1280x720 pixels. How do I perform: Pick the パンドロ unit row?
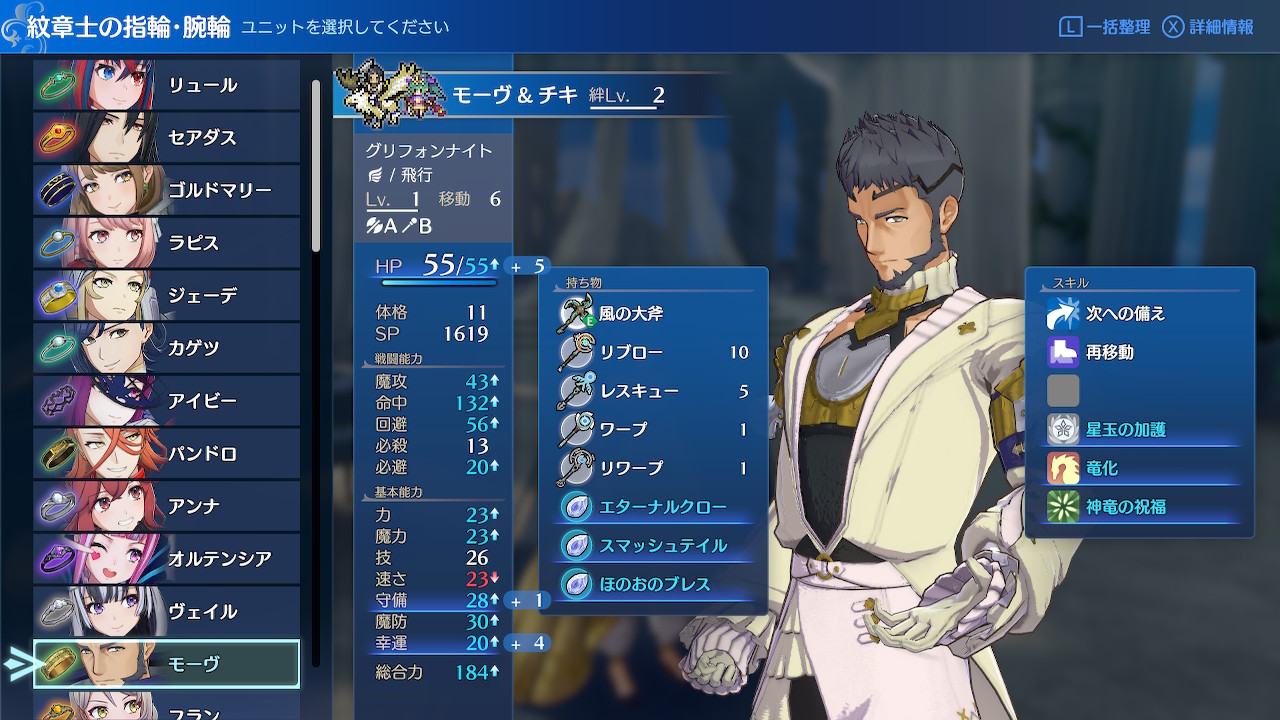tap(166, 454)
